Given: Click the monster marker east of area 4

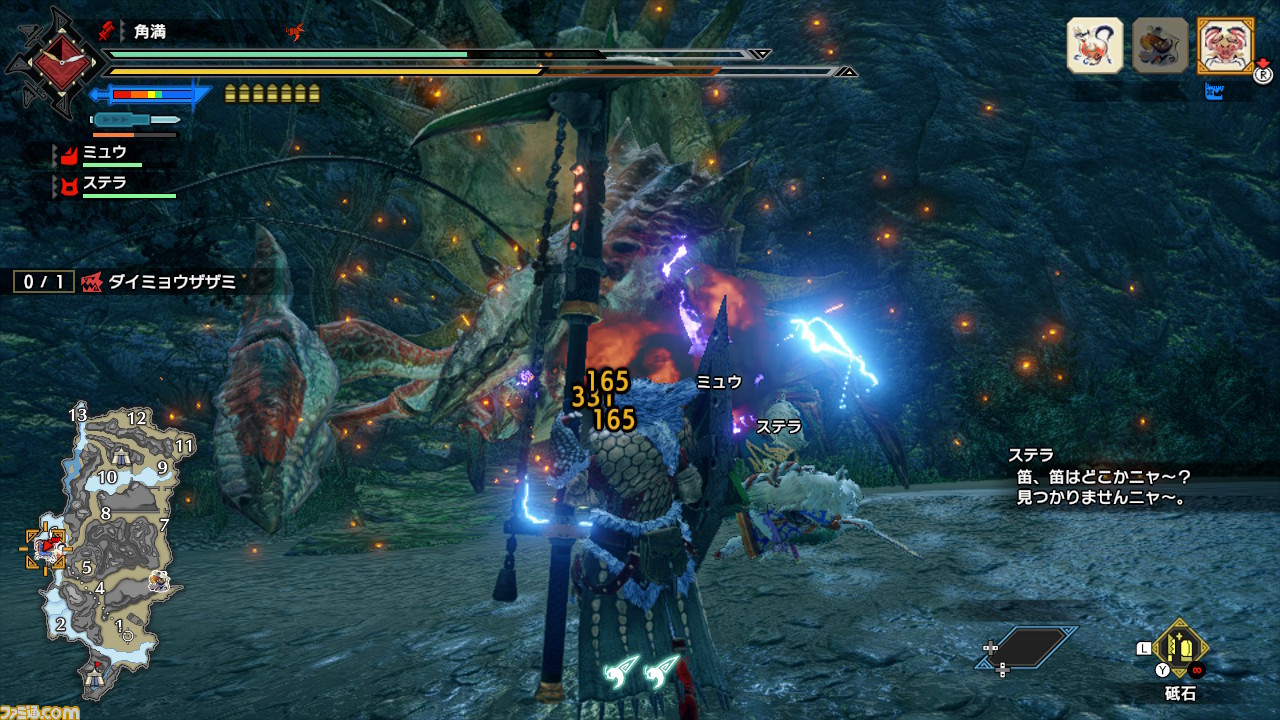Looking at the screenshot, I should pyautogui.click(x=158, y=581).
